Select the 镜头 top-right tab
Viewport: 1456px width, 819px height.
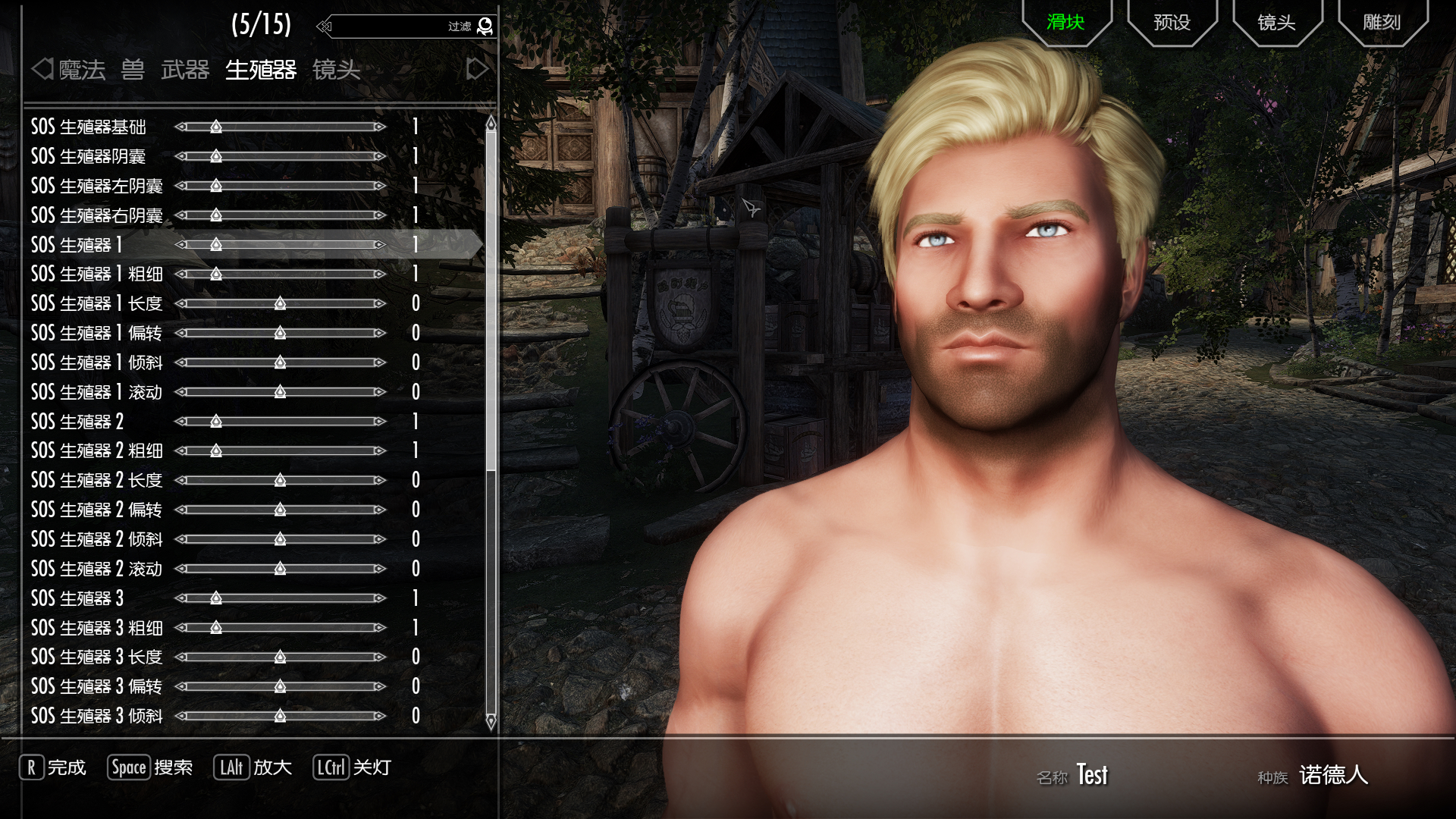coord(1276,22)
